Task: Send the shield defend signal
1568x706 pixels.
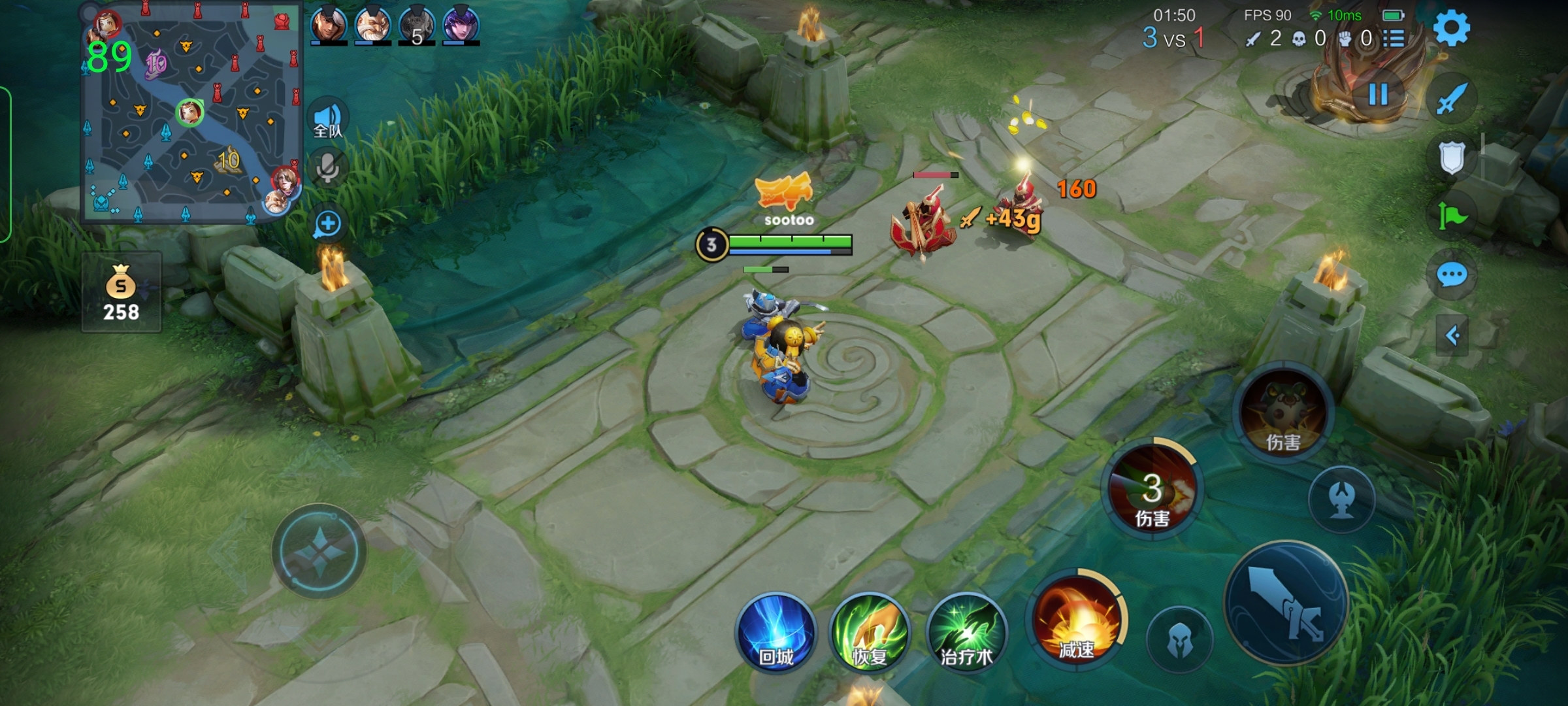Action: [x=1452, y=158]
